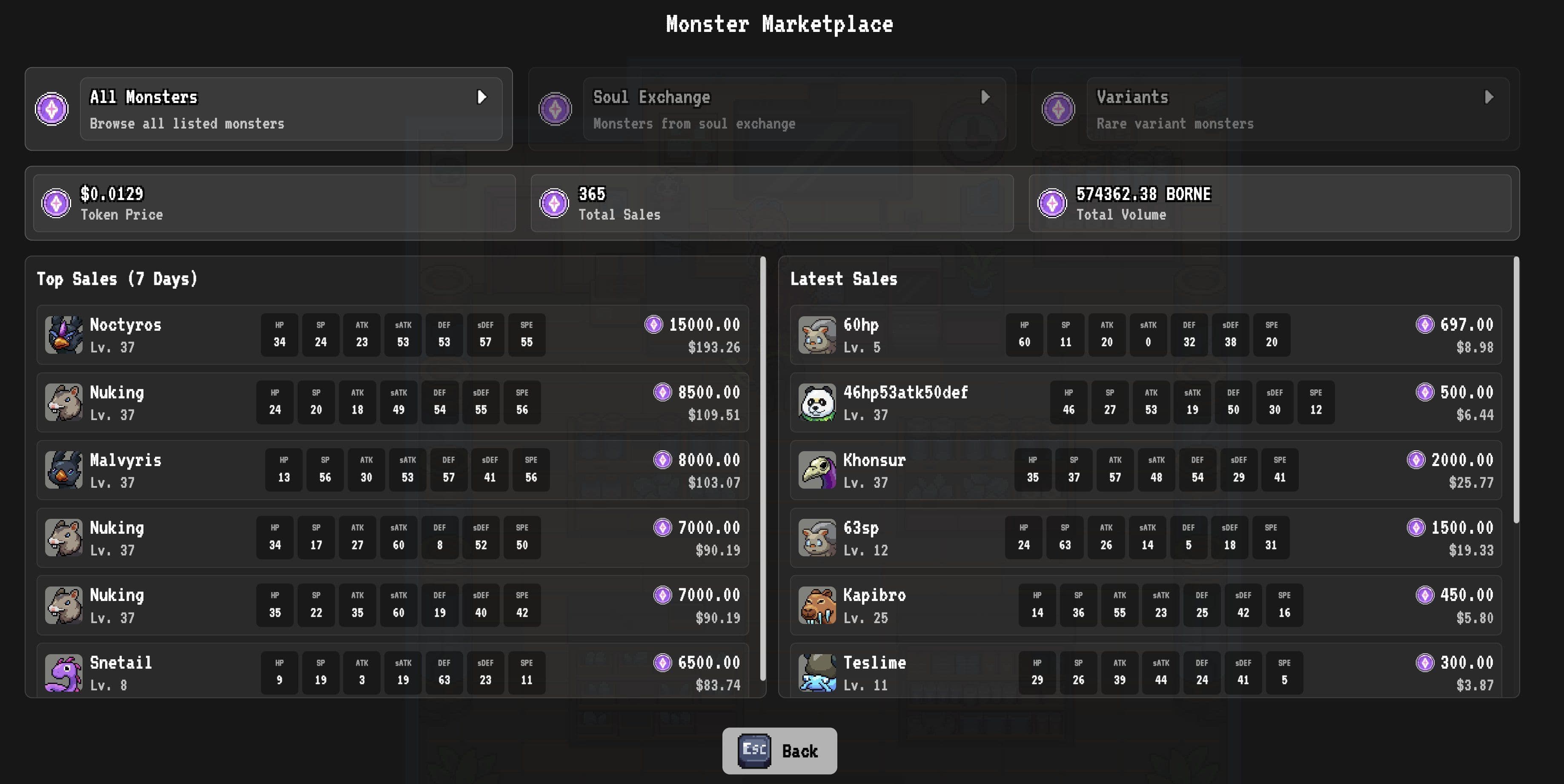The height and width of the screenshot is (784, 1564).
Task: Click the HP stat badge on 60hp listing
Action: [1024, 335]
